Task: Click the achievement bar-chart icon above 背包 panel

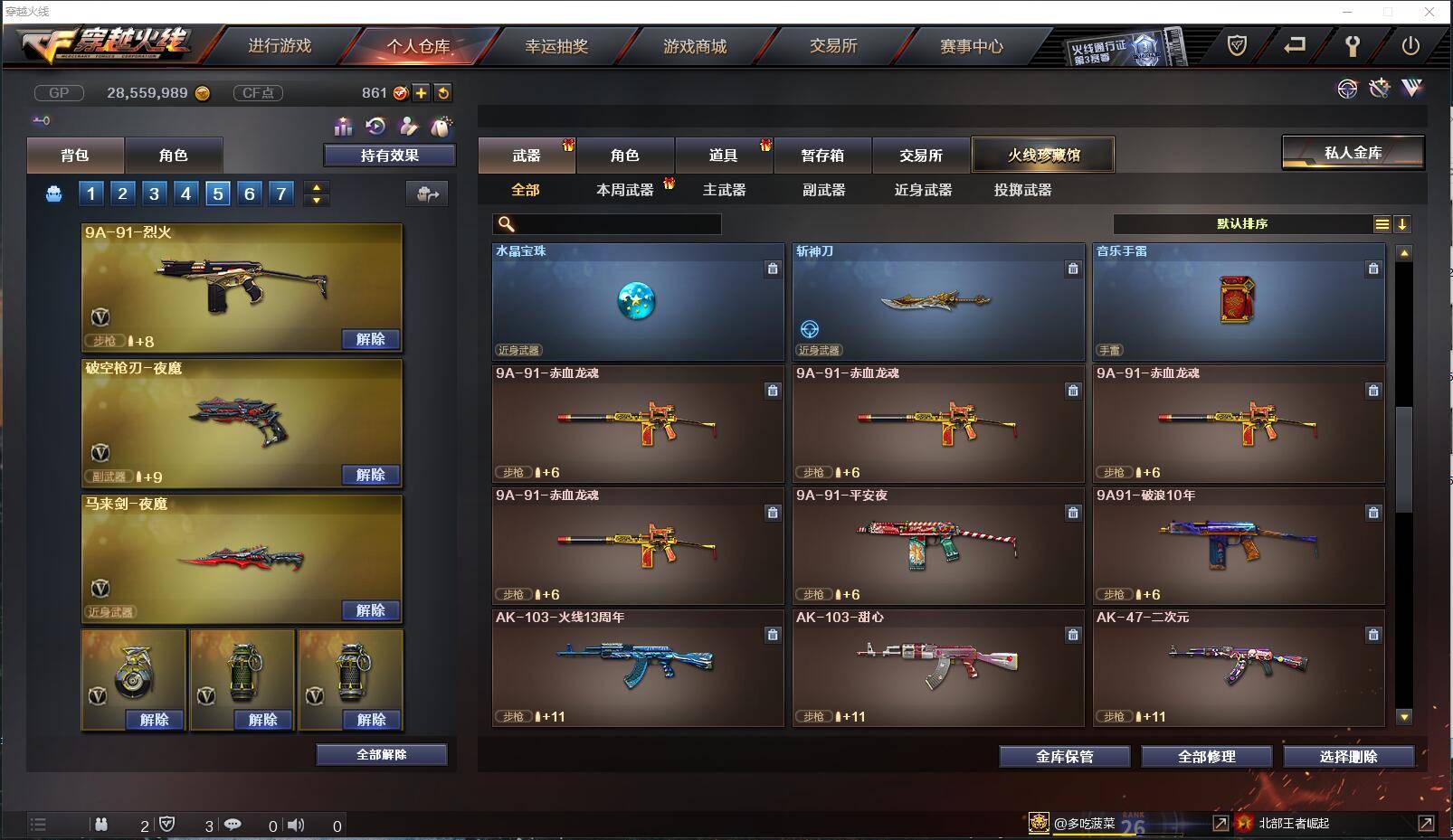Action: [x=343, y=127]
